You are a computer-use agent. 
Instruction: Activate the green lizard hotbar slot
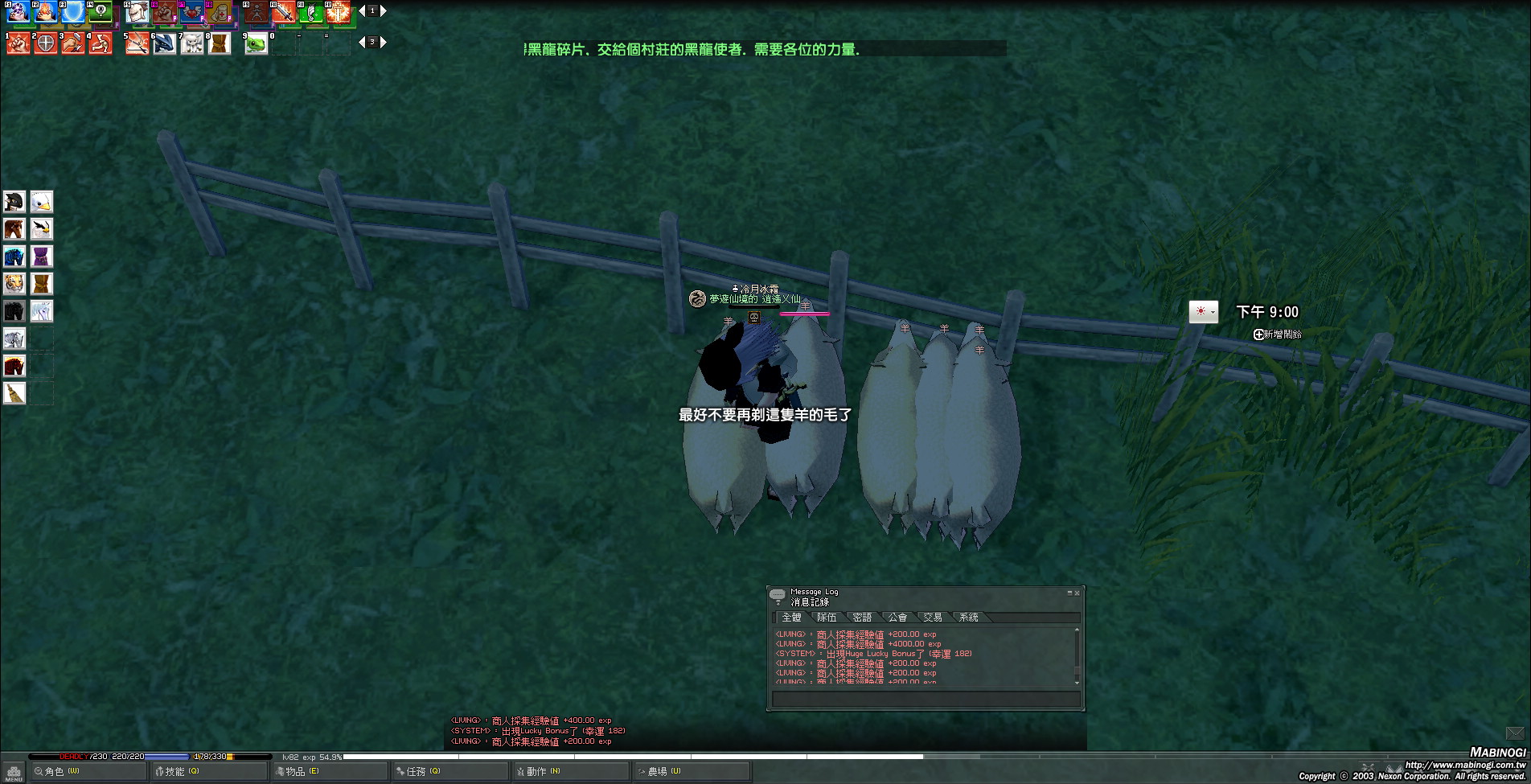pyautogui.click(x=256, y=43)
